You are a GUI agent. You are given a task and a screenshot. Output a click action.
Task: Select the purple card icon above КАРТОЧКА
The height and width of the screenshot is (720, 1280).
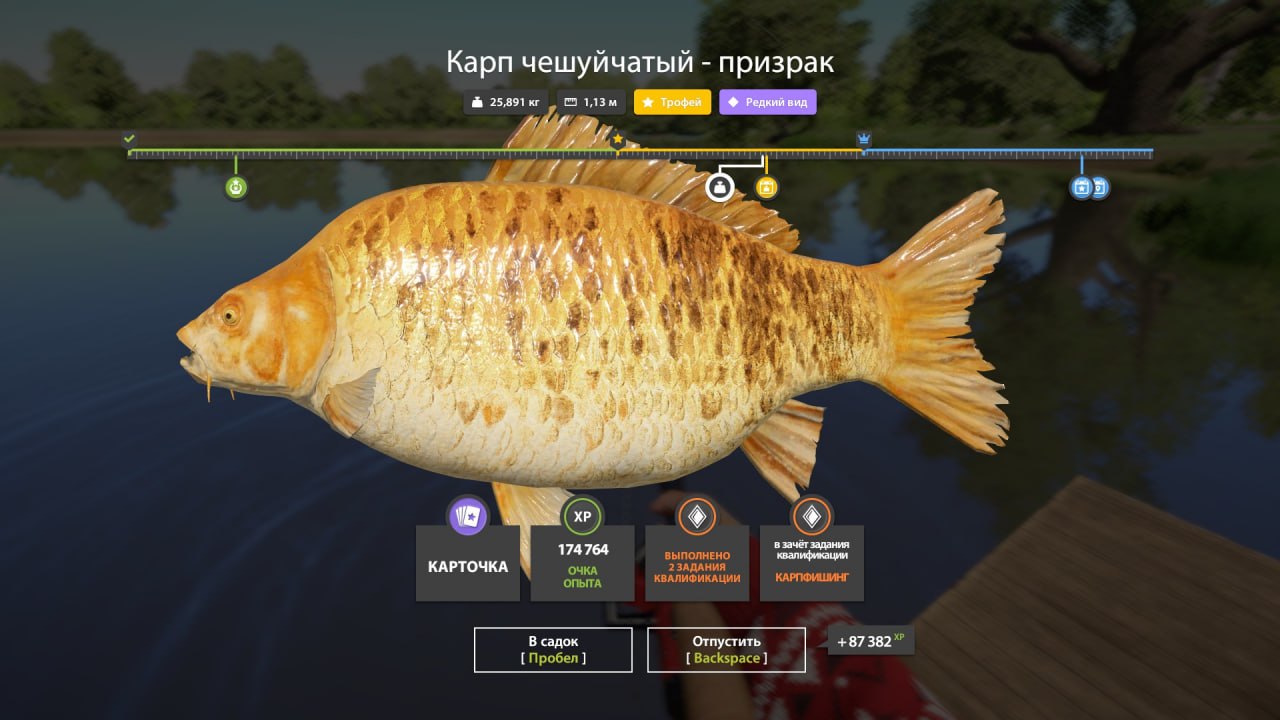pos(467,518)
